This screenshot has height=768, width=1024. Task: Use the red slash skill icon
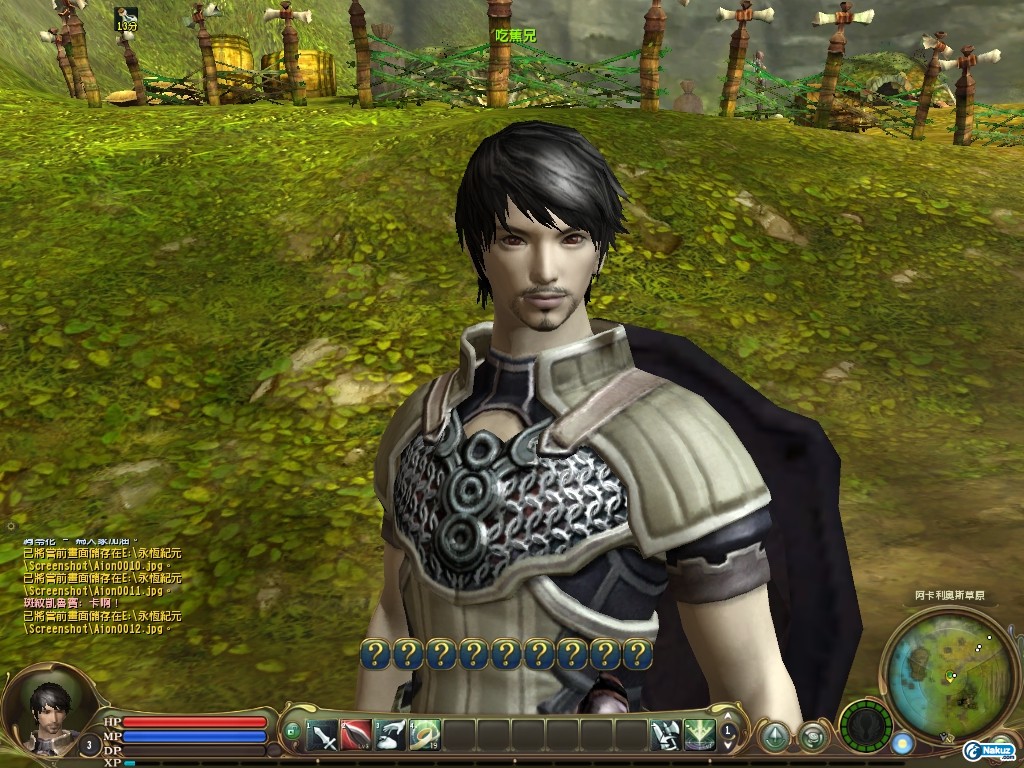click(x=357, y=736)
